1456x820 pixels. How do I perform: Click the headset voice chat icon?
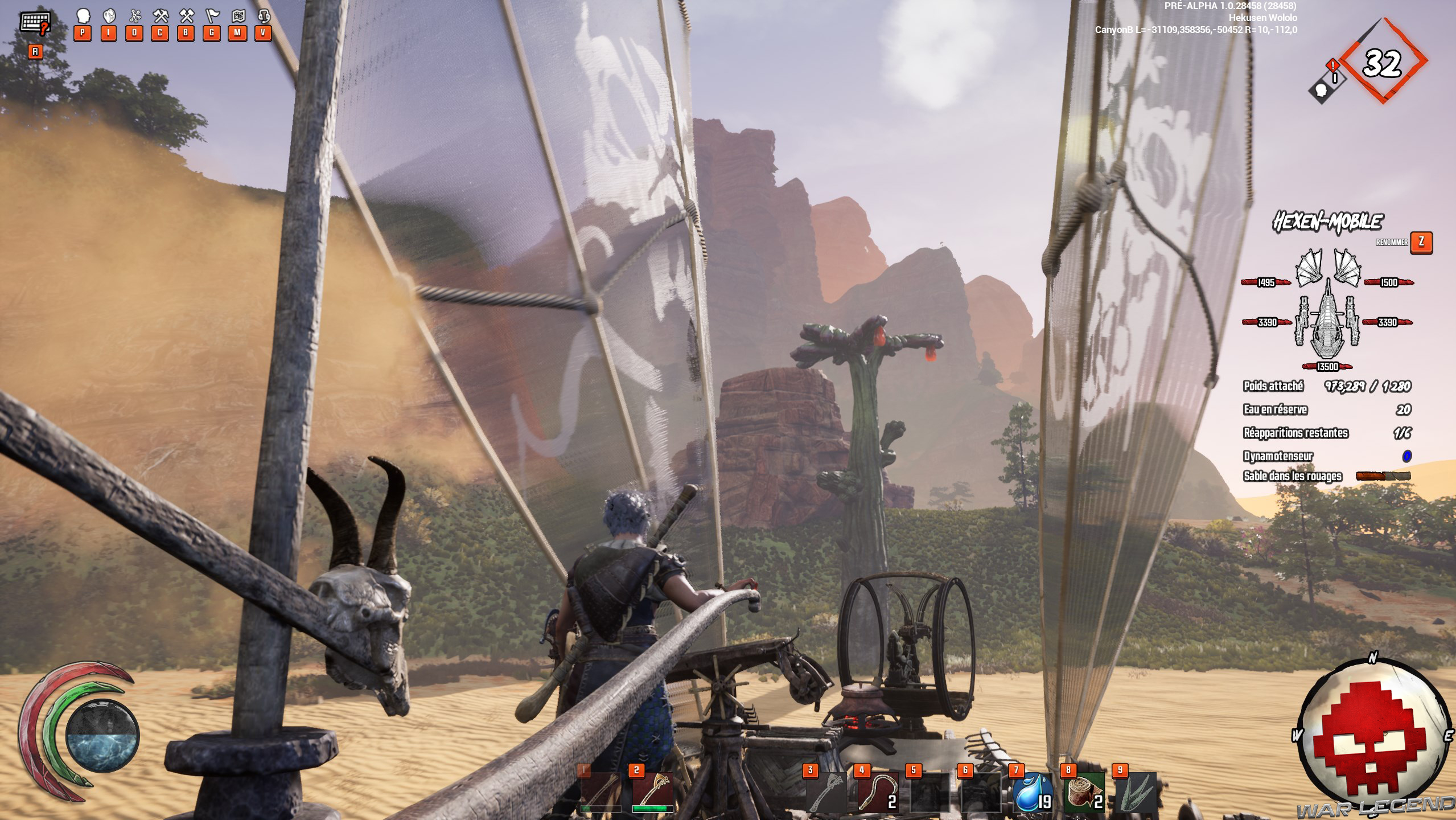(x=263, y=16)
